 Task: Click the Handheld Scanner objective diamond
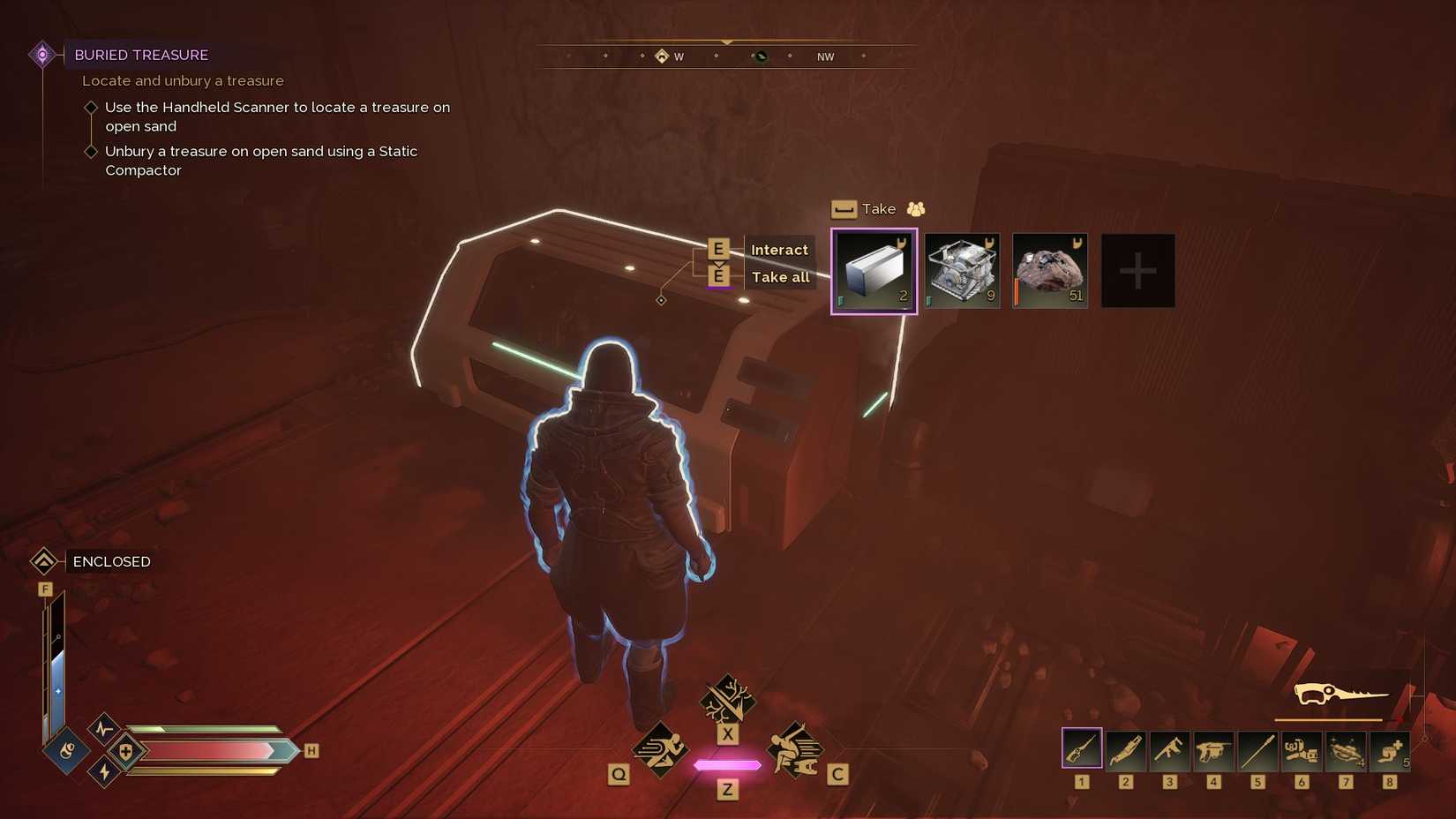[92, 107]
